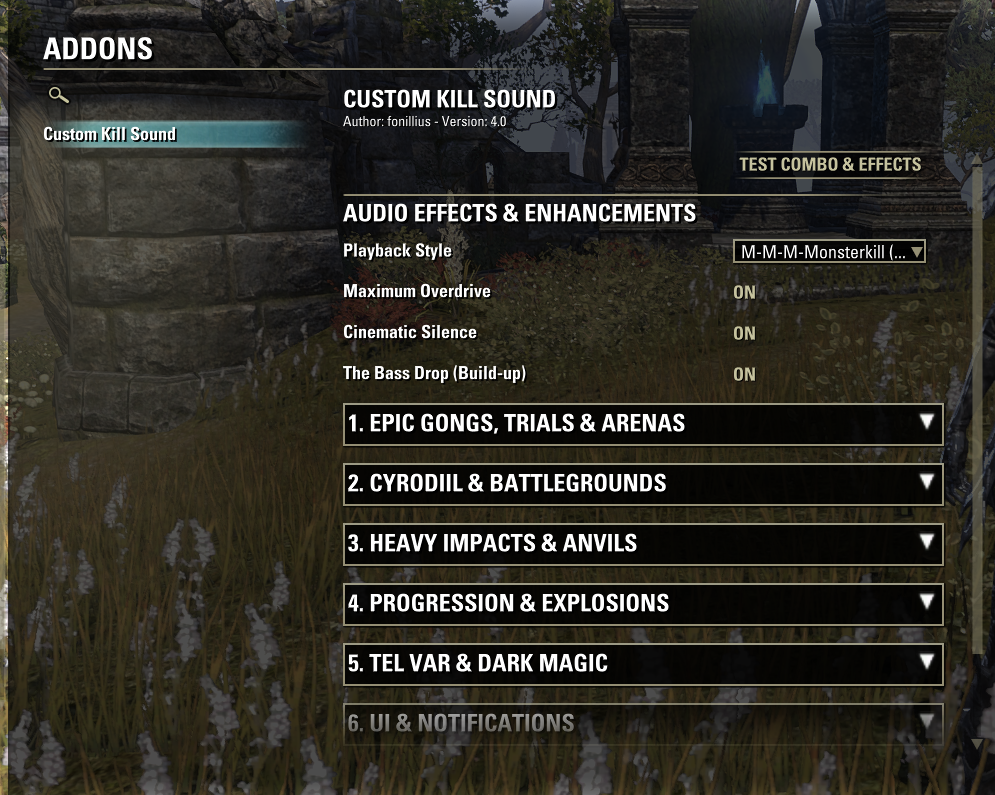Toggle Cinematic Silence setting
The width and height of the screenshot is (995, 795).
tap(744, 334)
